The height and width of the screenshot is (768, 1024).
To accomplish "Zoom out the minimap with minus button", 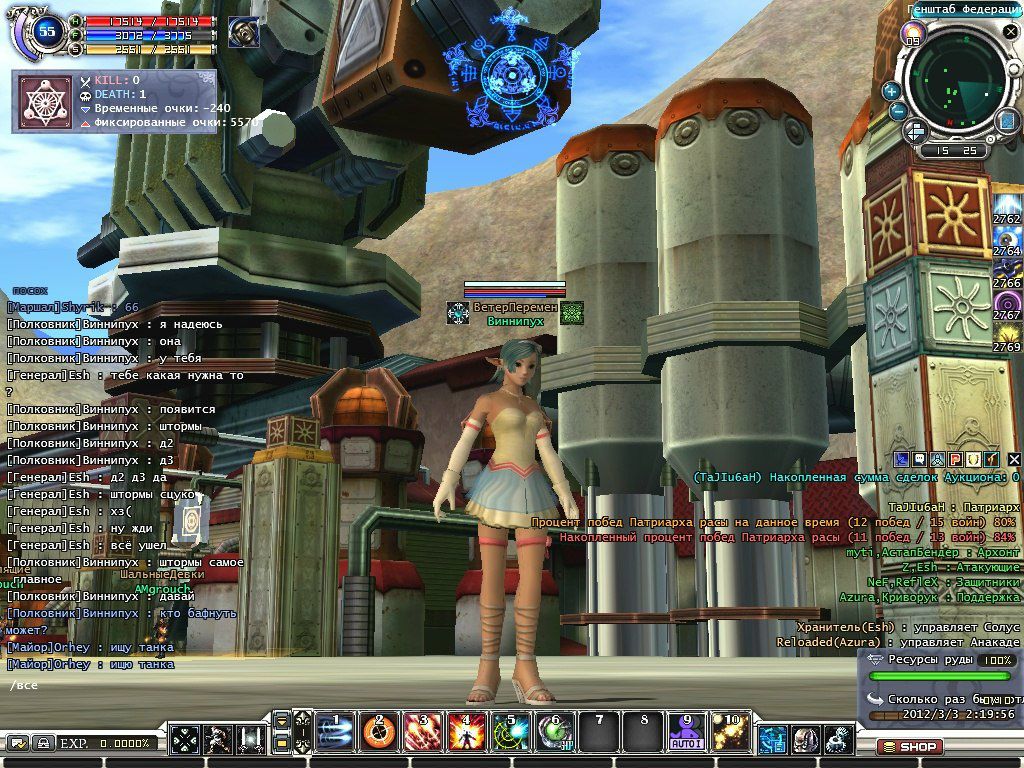I will point(898,112).
